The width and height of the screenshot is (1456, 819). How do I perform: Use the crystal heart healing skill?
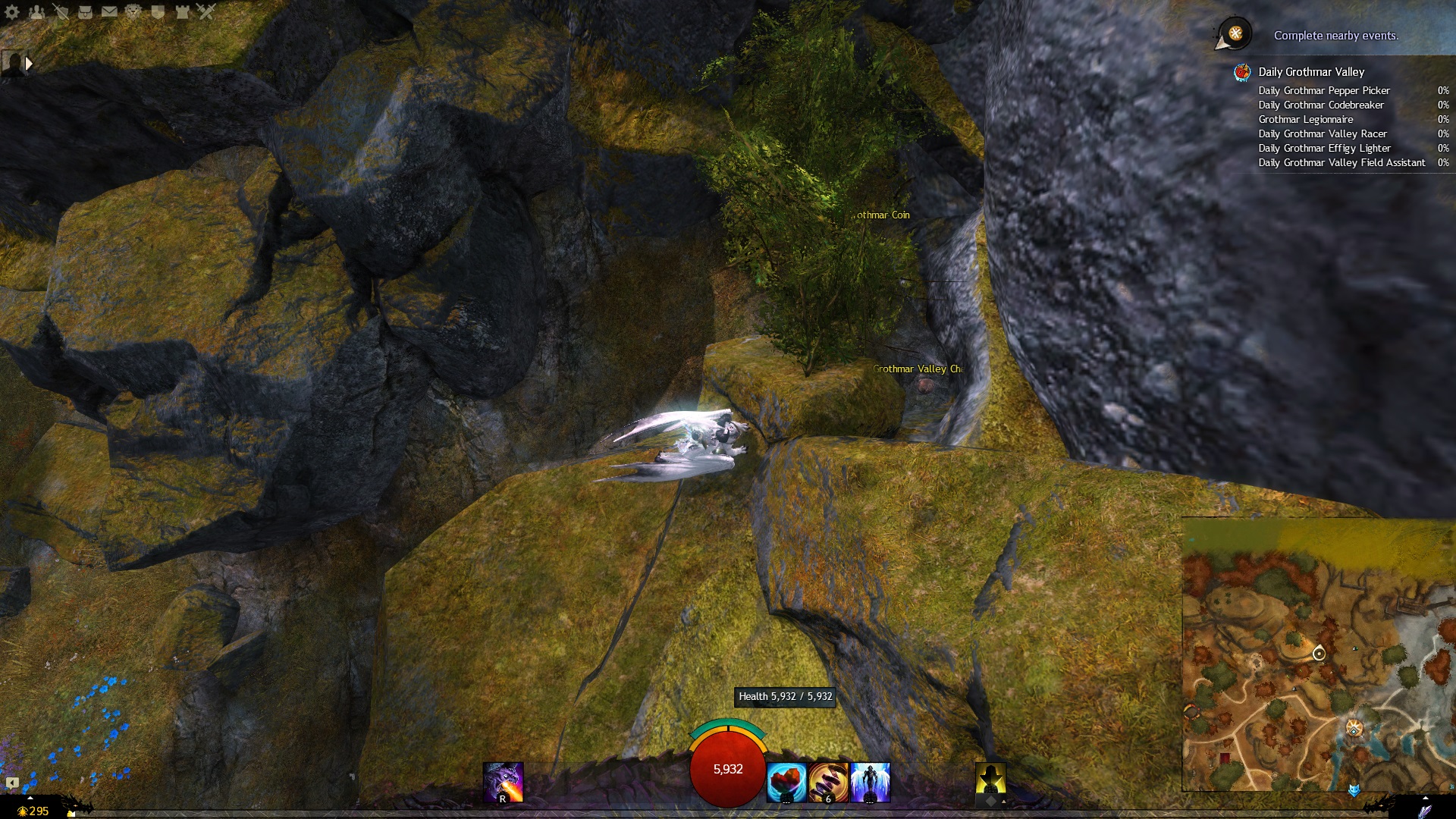pos(786,783)
